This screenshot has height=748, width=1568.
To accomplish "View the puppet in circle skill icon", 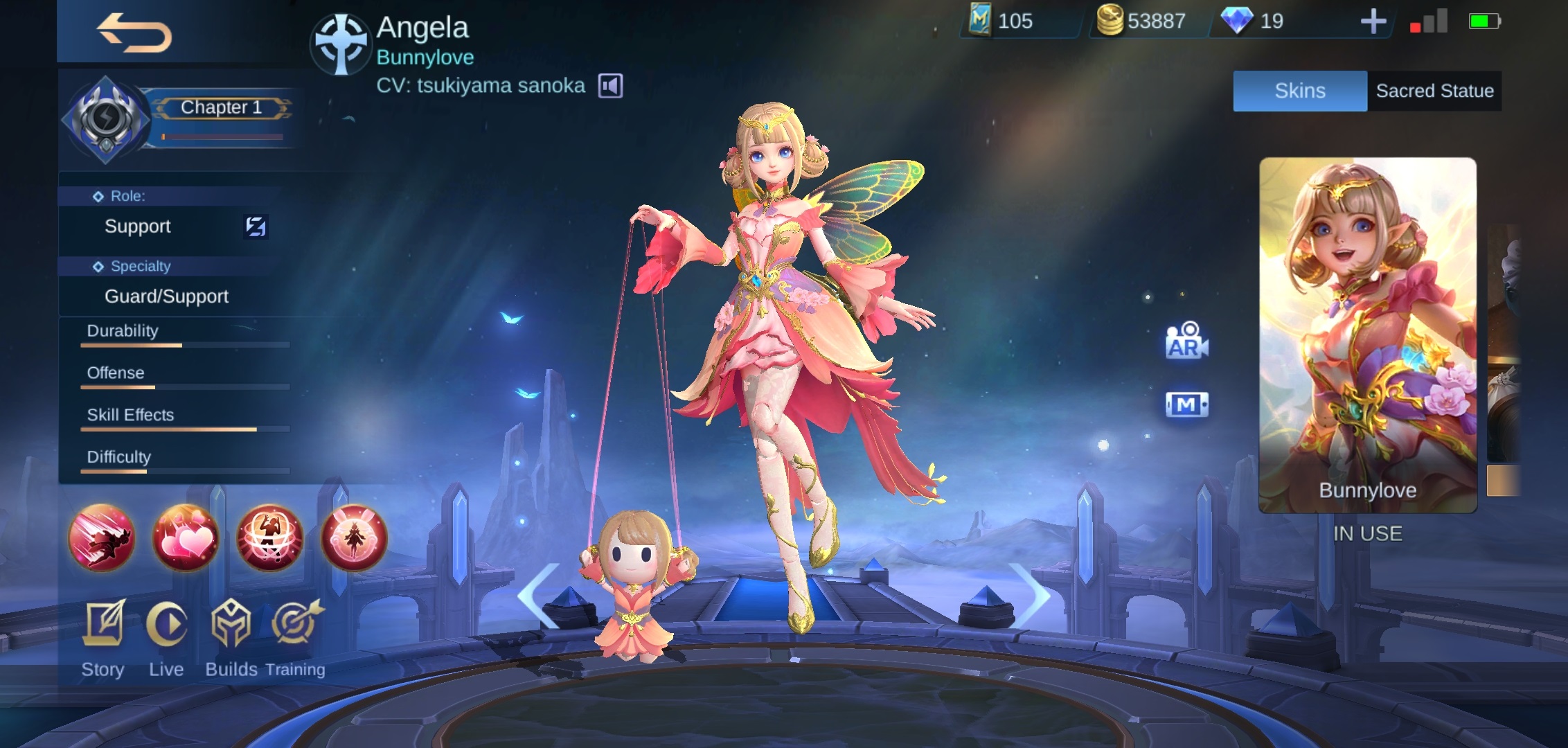I will 269,538.
